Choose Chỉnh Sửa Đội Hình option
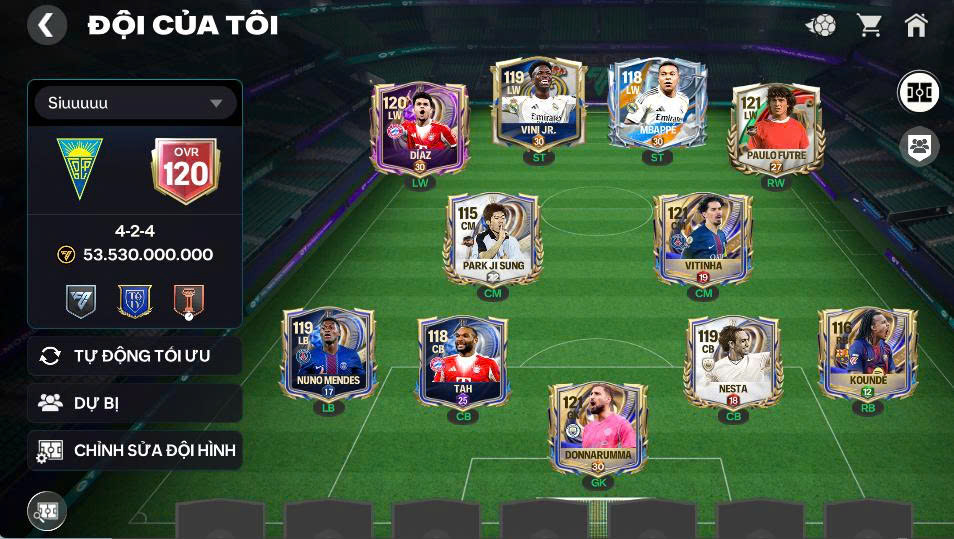Viewport: 954px width, 539px height. coord(135,450)
